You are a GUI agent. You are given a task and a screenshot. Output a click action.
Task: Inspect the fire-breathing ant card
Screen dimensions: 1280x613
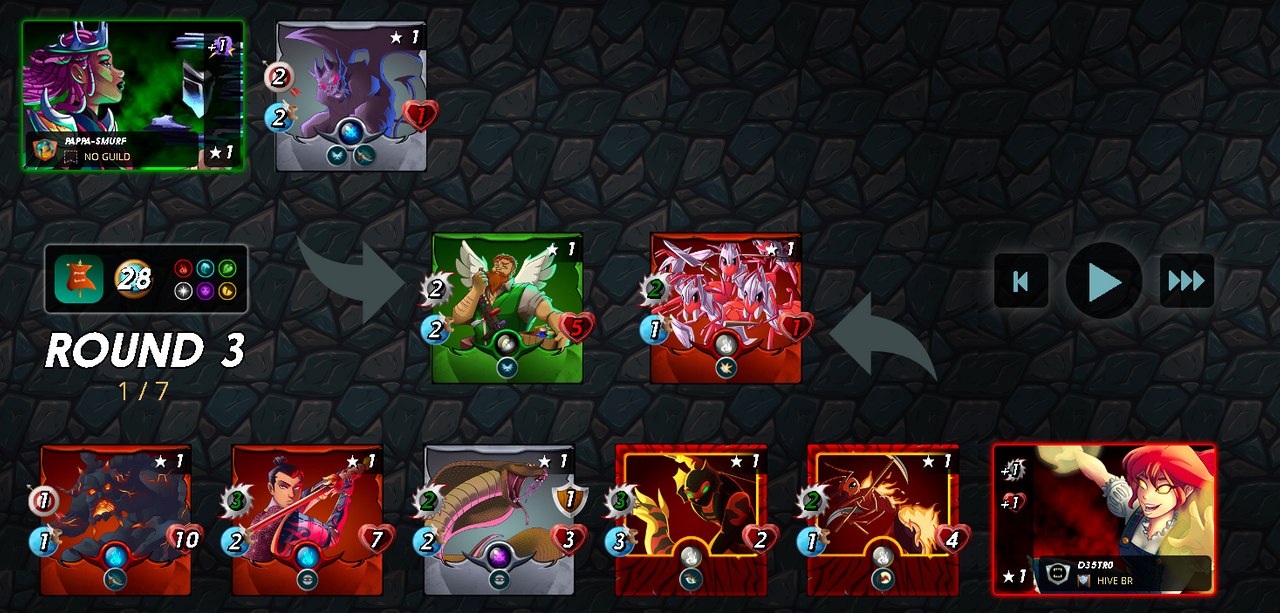pyautogui.click(x=883, y=520)
